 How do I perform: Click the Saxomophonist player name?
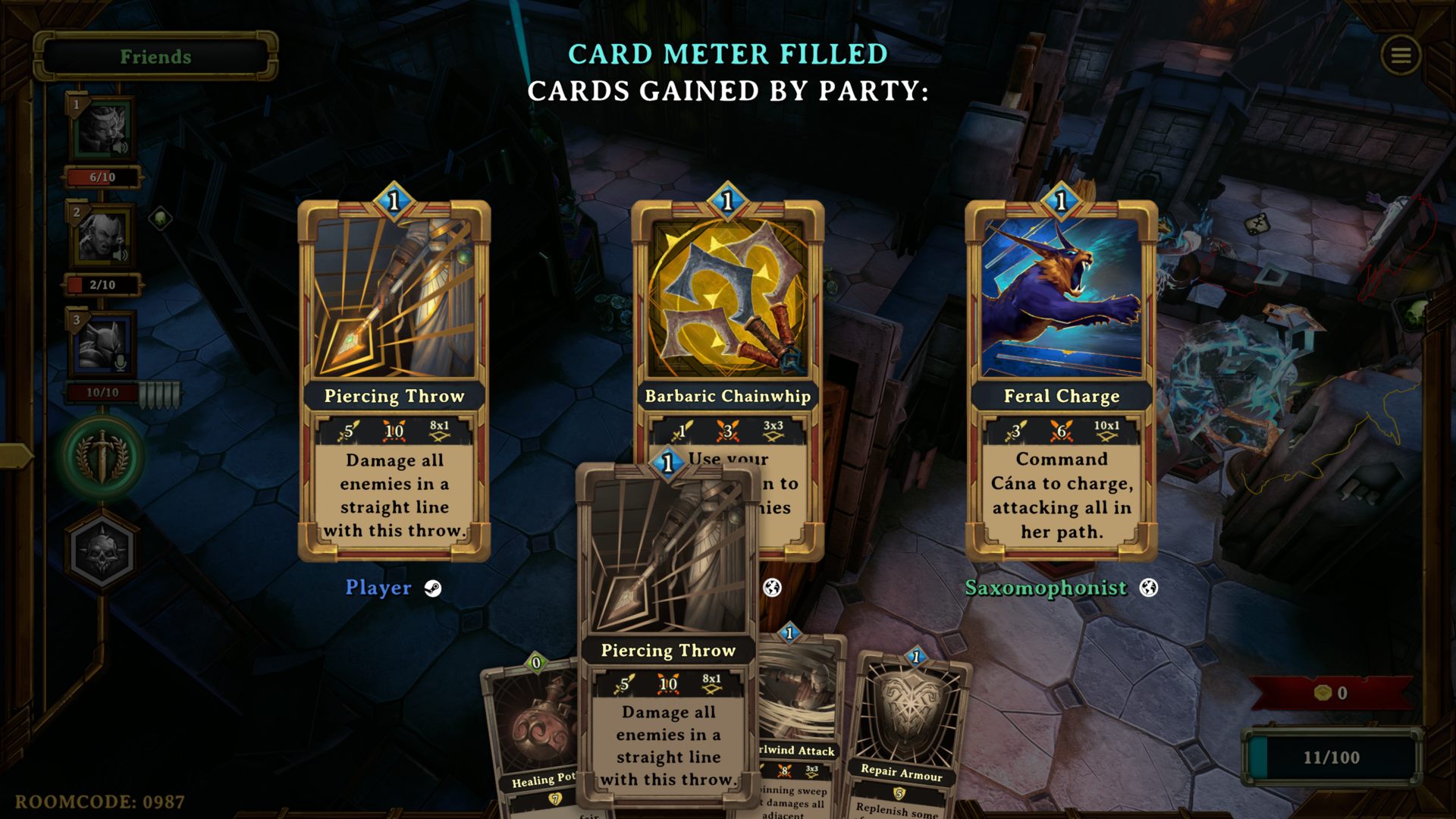(1046, 588)
